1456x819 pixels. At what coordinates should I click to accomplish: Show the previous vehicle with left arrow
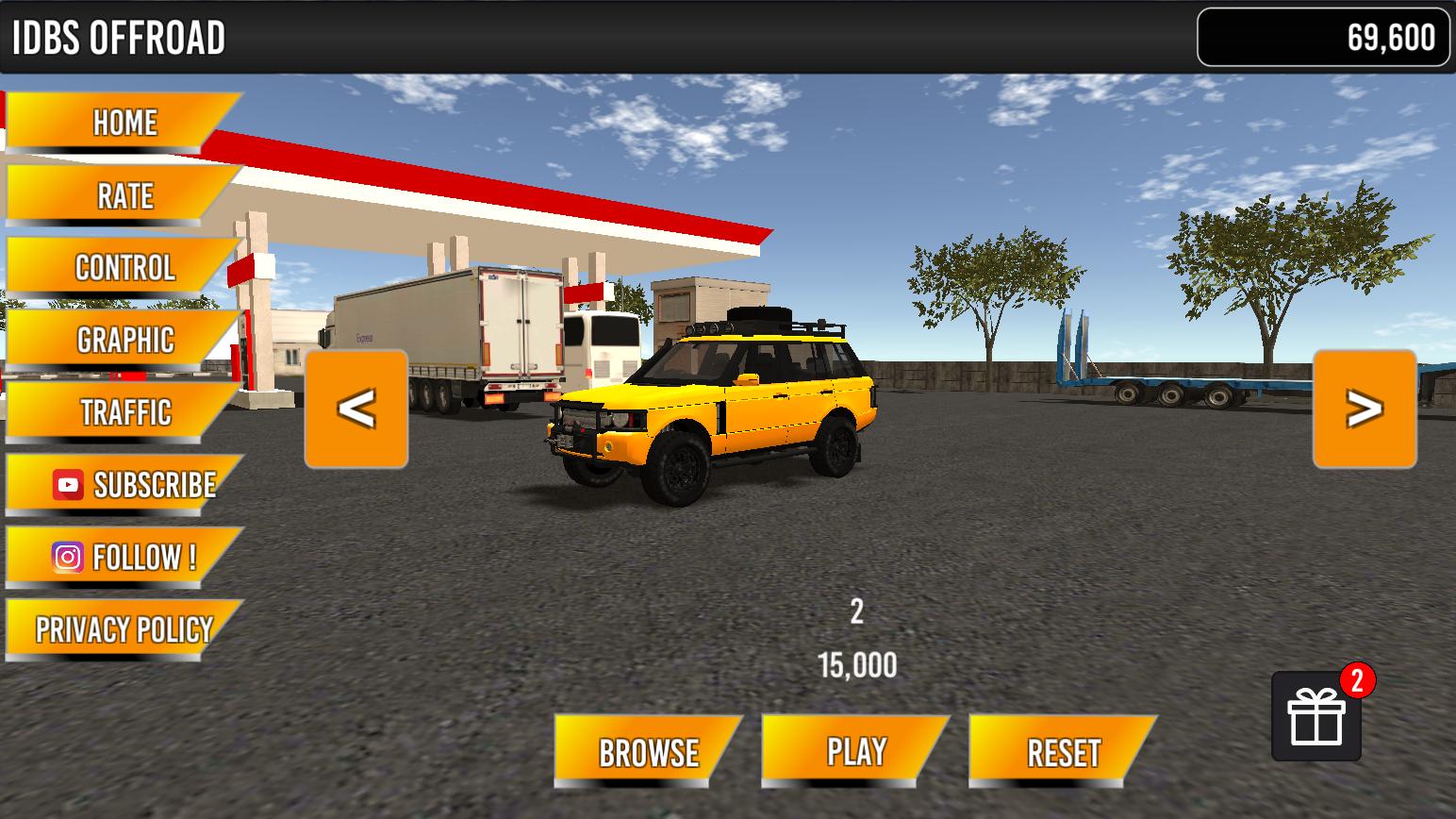tap(356, 409)
